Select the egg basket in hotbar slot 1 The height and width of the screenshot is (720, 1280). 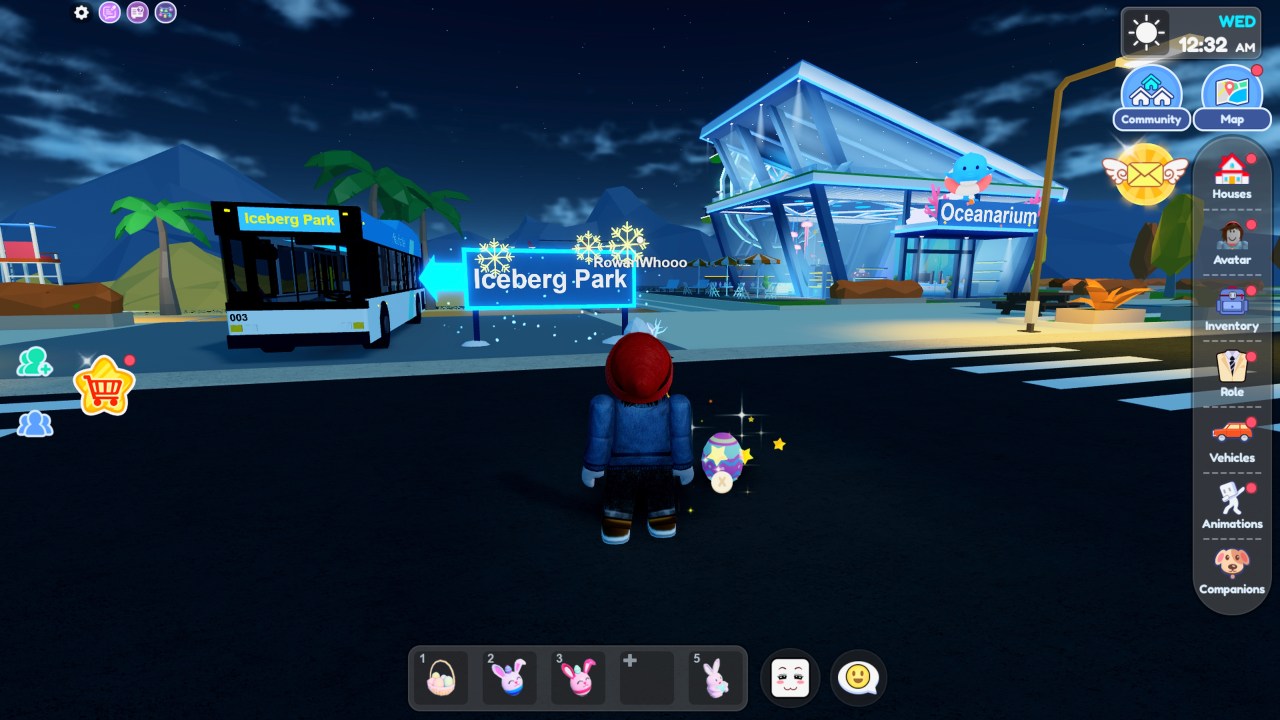point(439,677)
